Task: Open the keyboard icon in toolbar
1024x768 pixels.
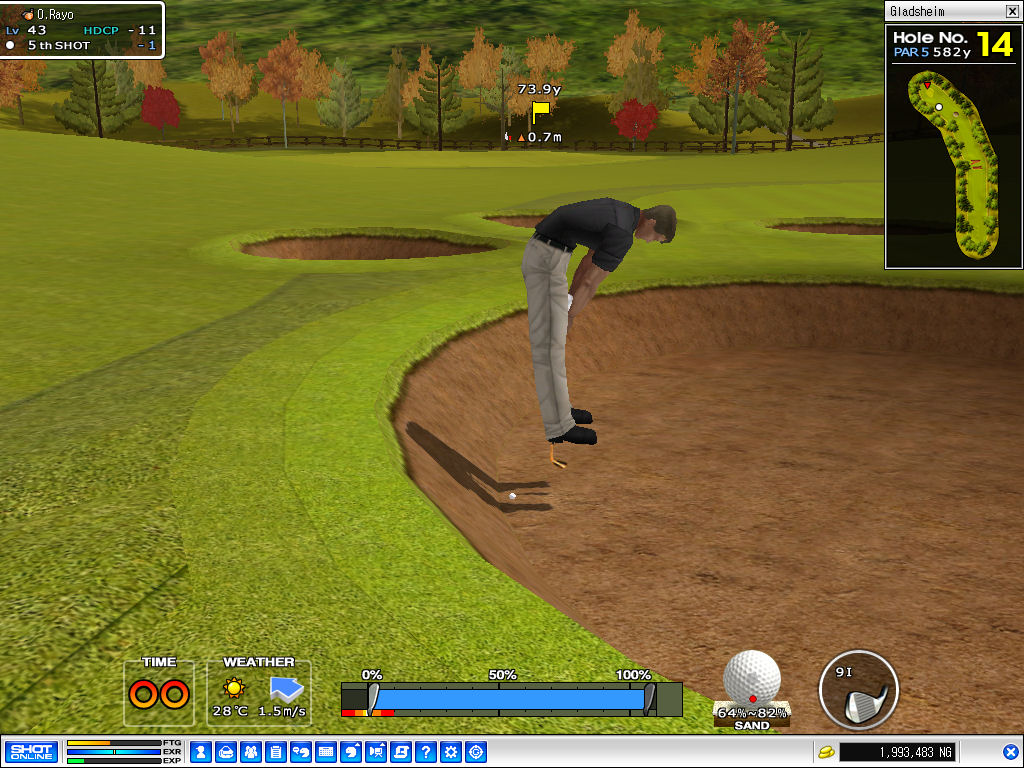Action: [x=326, y=752]
